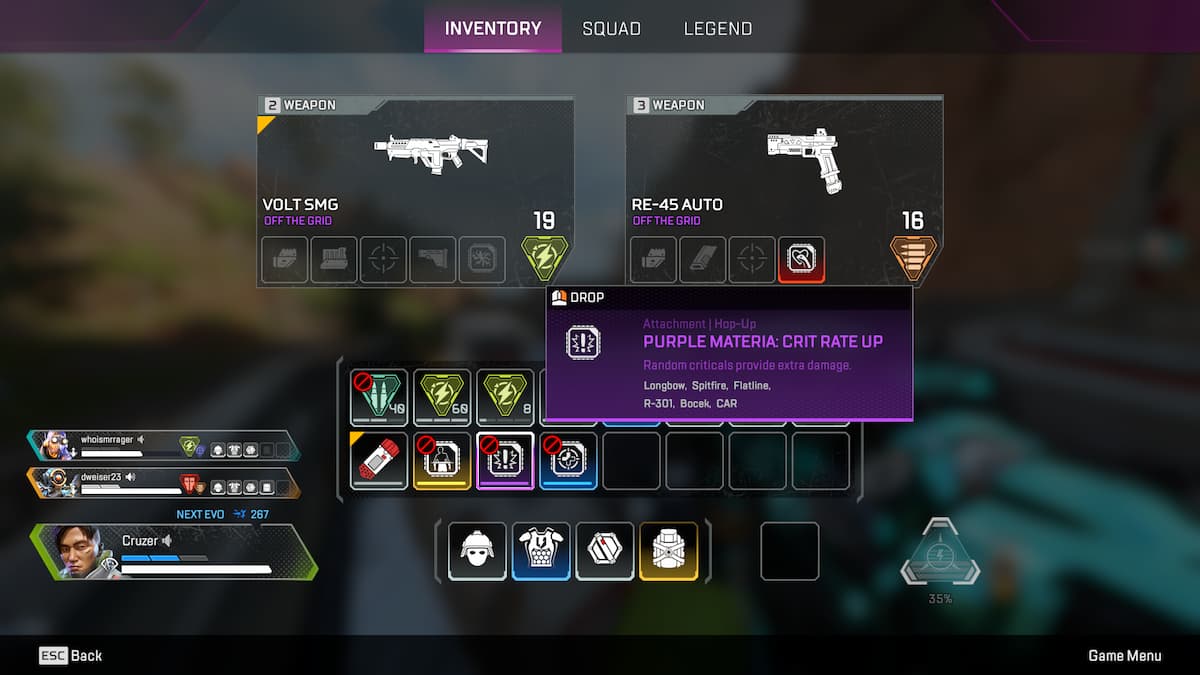Pick the banned ammo stack showing 40
The image size is (1200, 675).
point(379,398)
